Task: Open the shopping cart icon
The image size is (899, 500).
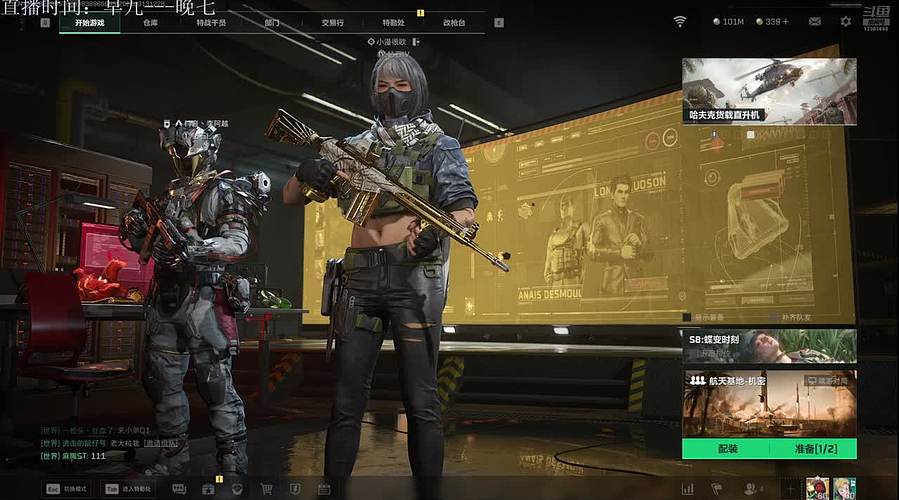Action: pos(266,489)
